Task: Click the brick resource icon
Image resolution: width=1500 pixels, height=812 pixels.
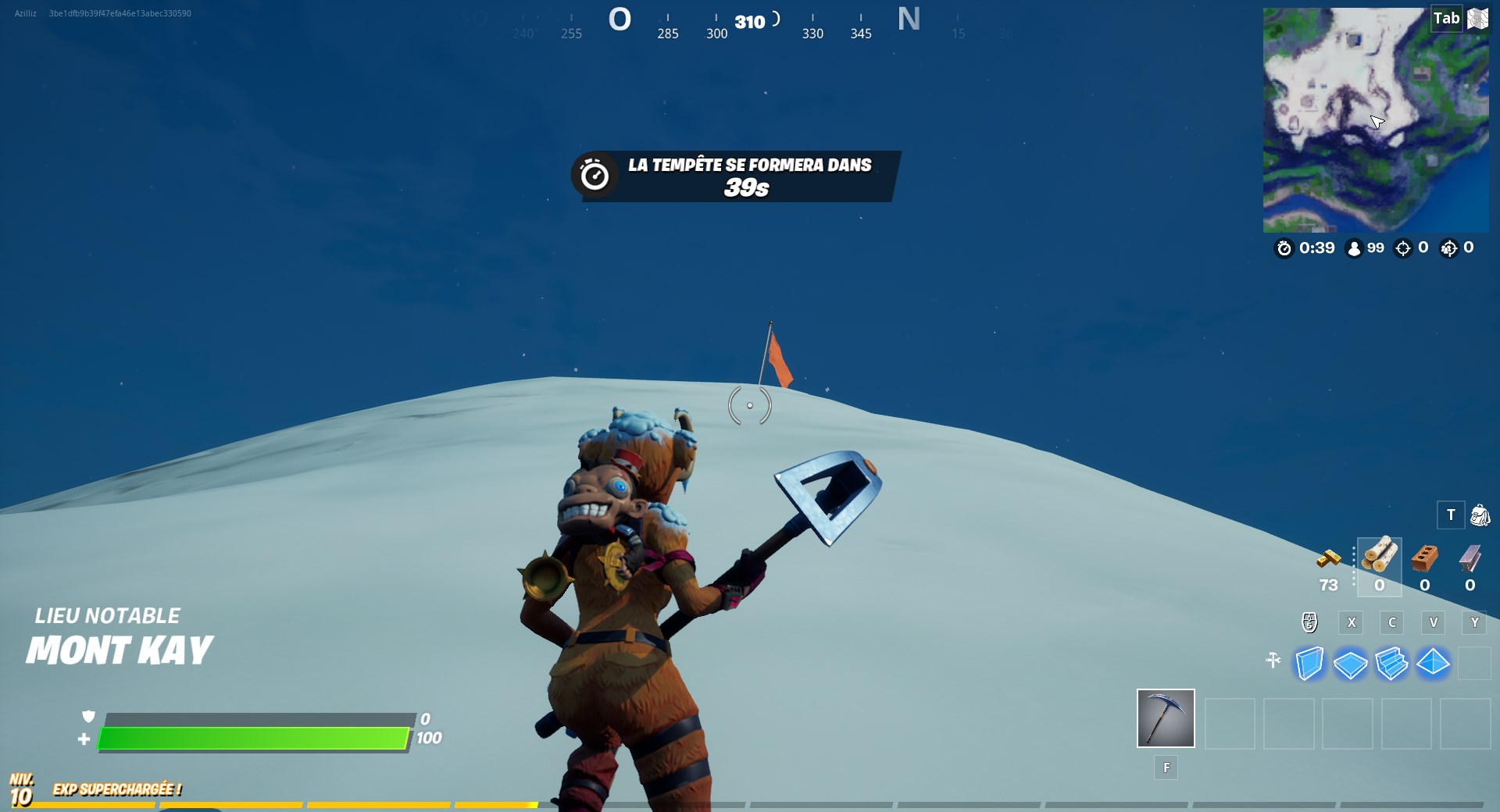Action: pos(1423,559)
